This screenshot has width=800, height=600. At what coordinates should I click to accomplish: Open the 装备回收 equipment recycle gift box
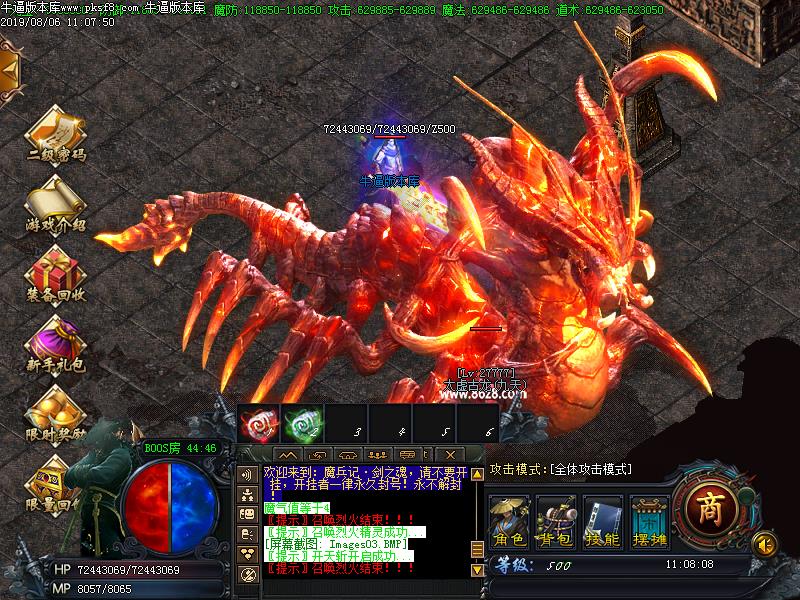(55, 268)
